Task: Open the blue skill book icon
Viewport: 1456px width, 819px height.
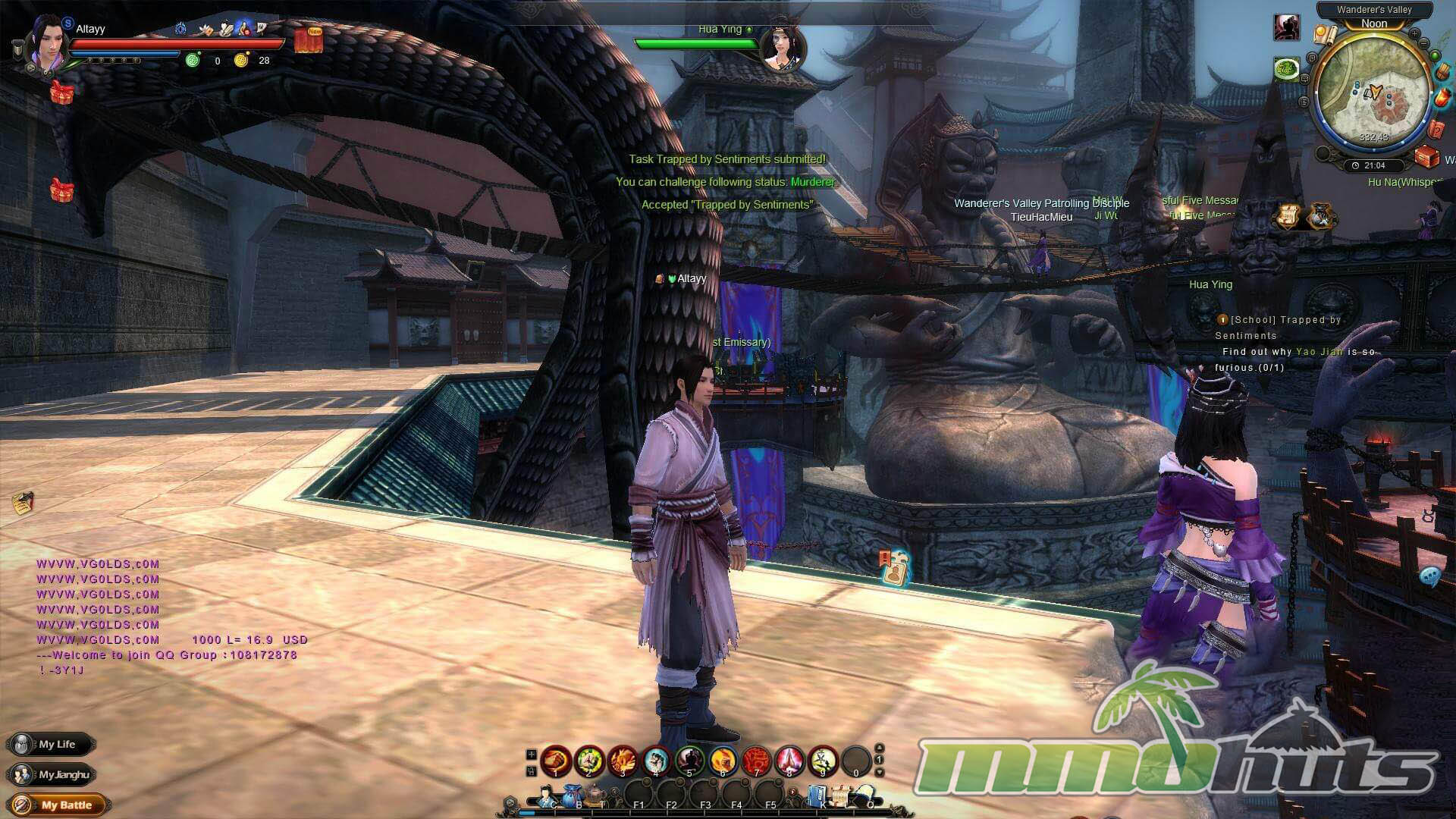Action: click(x=817, y=796)
